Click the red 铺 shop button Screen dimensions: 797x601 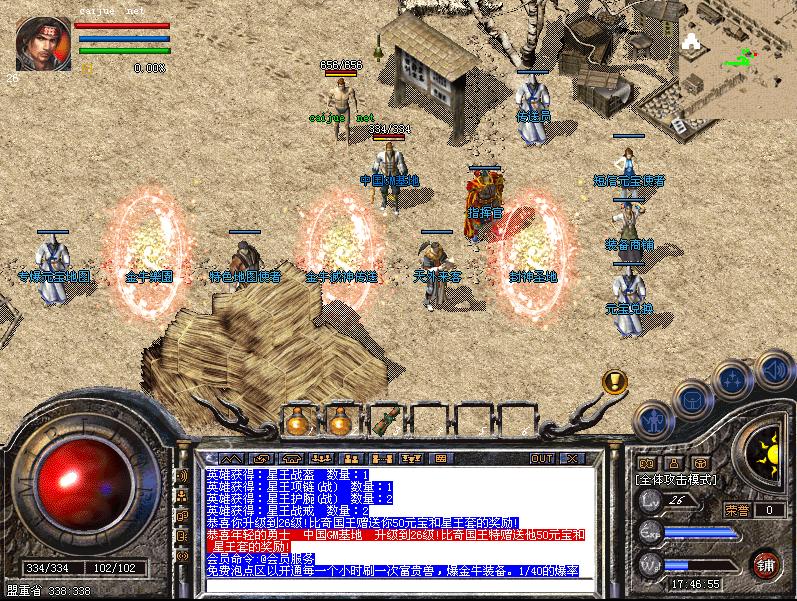(765, 562)
